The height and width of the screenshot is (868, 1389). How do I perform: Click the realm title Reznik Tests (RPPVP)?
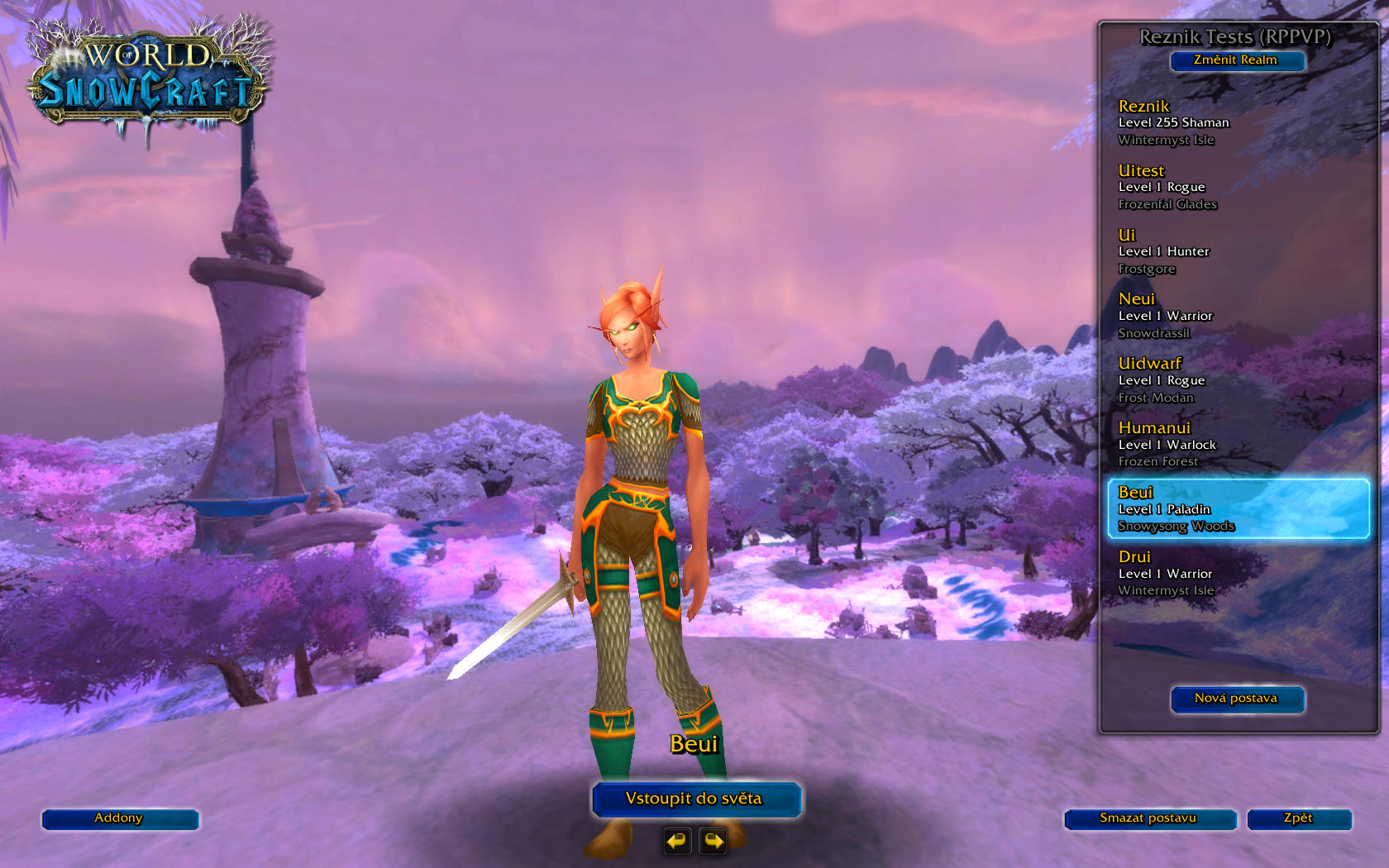(x=1236, y=36)
